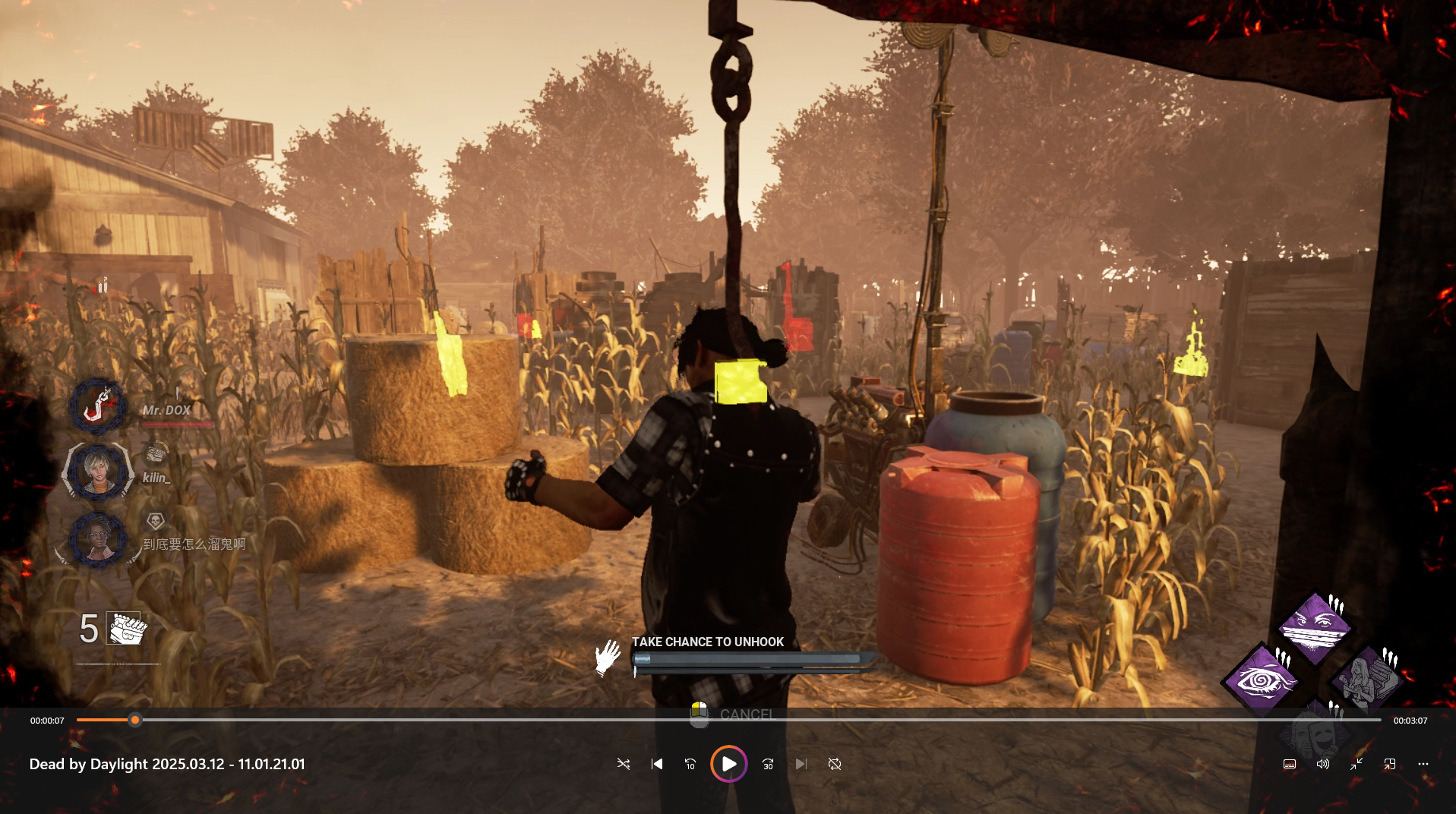1456x814 pixels.
Task: Toggle repeat mode on
Action: click(x=834, y=764)
